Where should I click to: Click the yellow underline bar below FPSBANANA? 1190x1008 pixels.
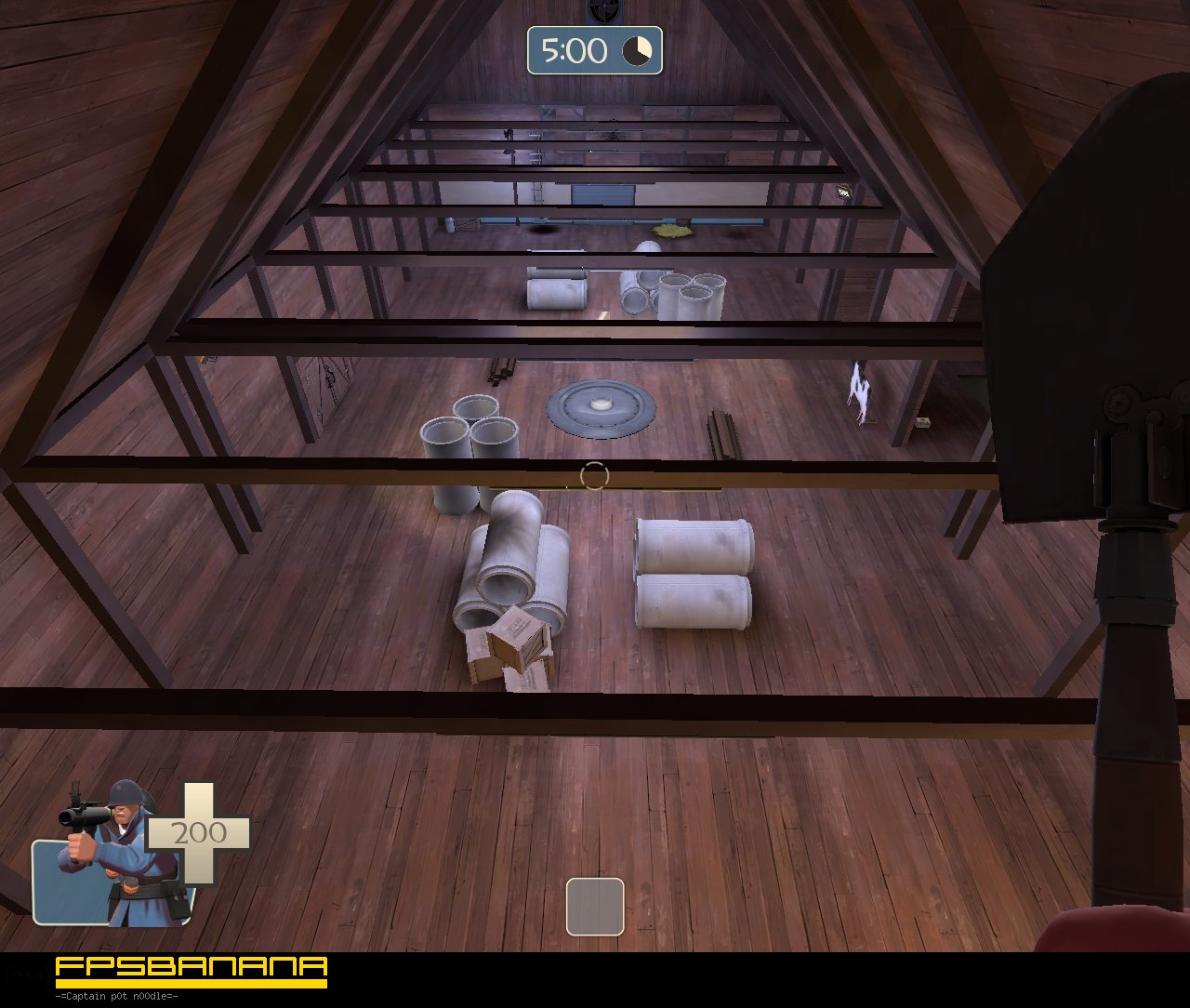[x=186, y=983]
